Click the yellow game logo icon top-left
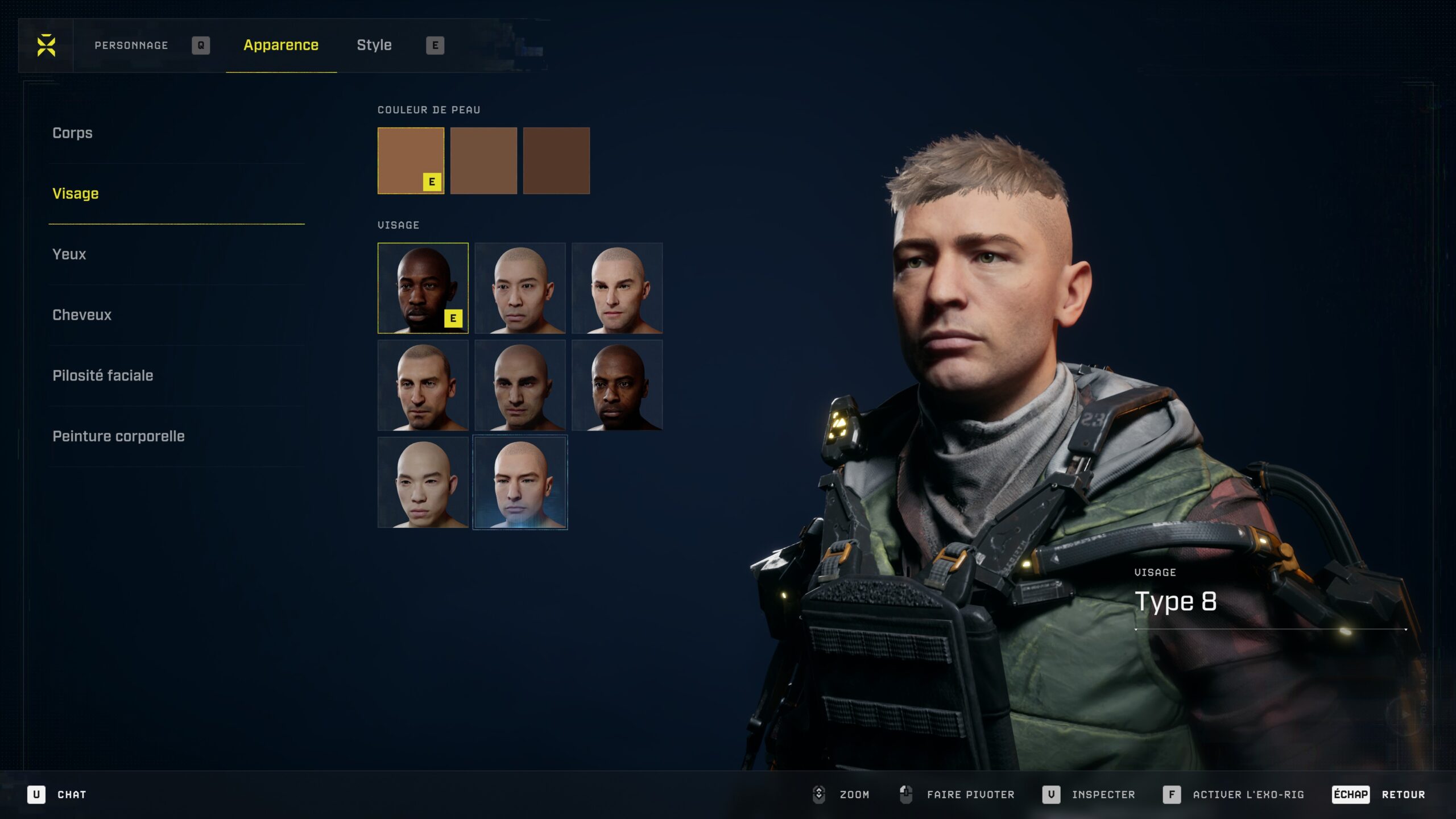Viewport: 1456px width, 819px height. coord(45,44)
